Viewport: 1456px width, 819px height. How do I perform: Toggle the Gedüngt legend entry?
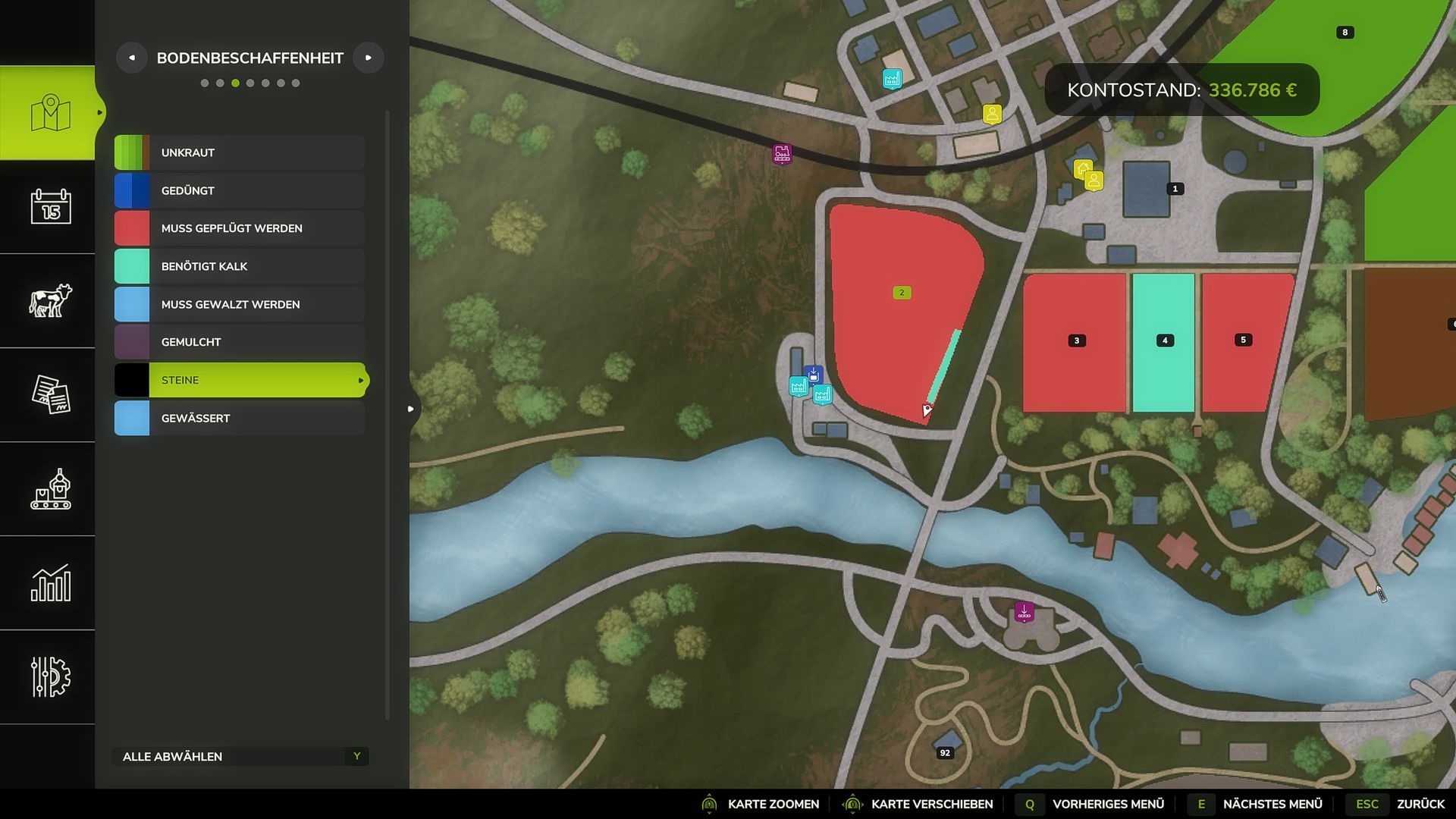[x=240, y=190]
